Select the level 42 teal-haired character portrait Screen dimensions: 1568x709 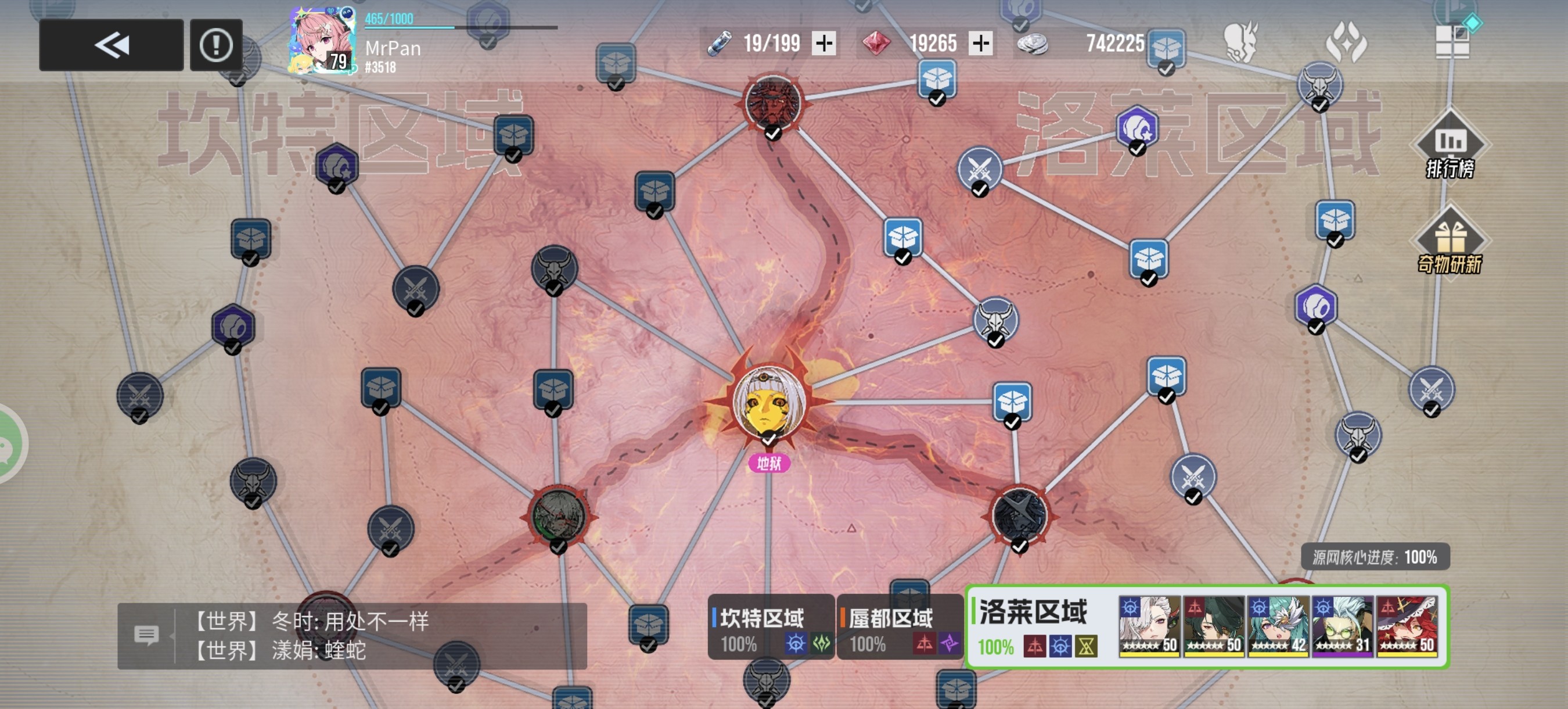[1278, 626]
